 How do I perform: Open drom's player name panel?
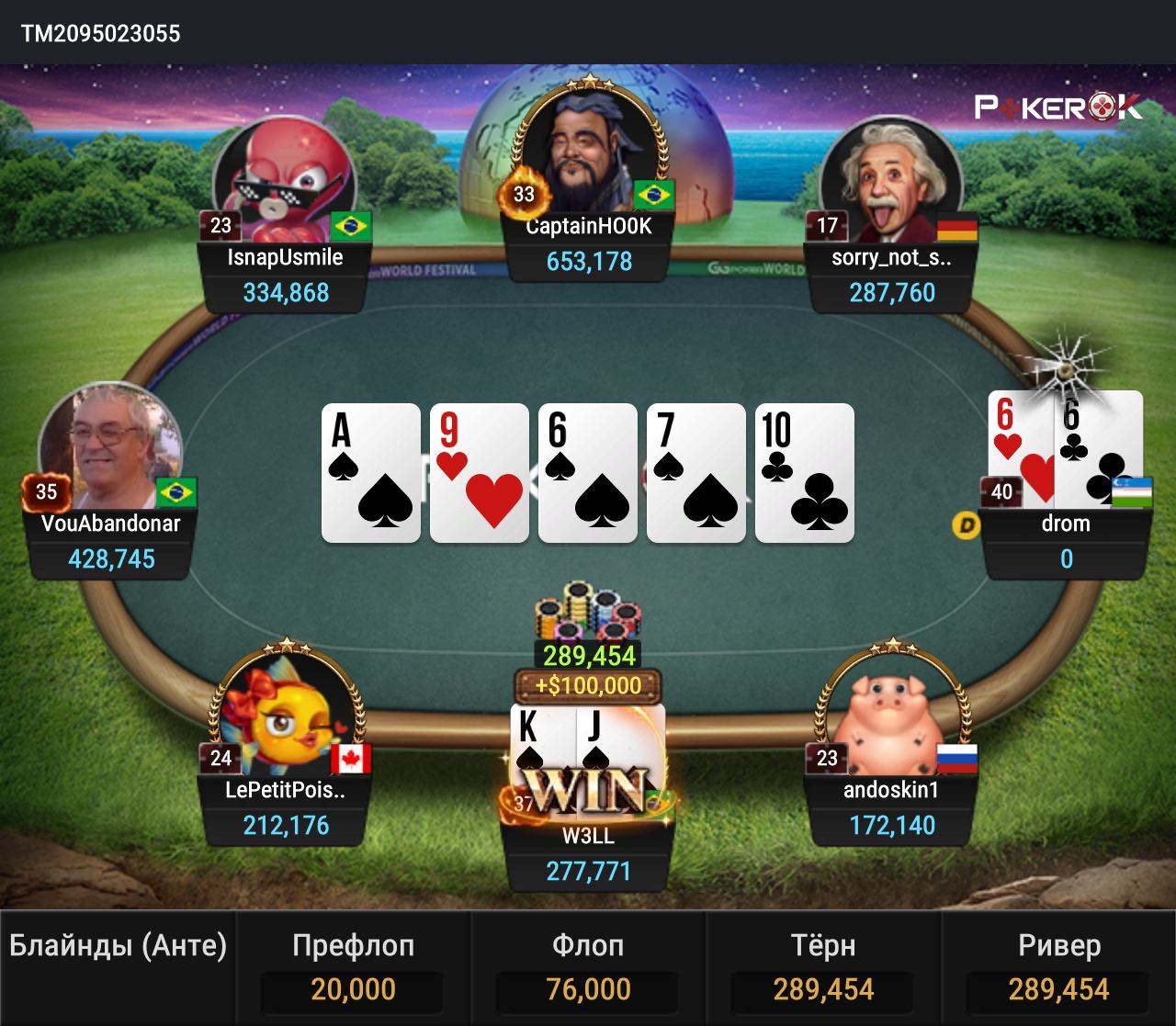(x=1066, y=541)
